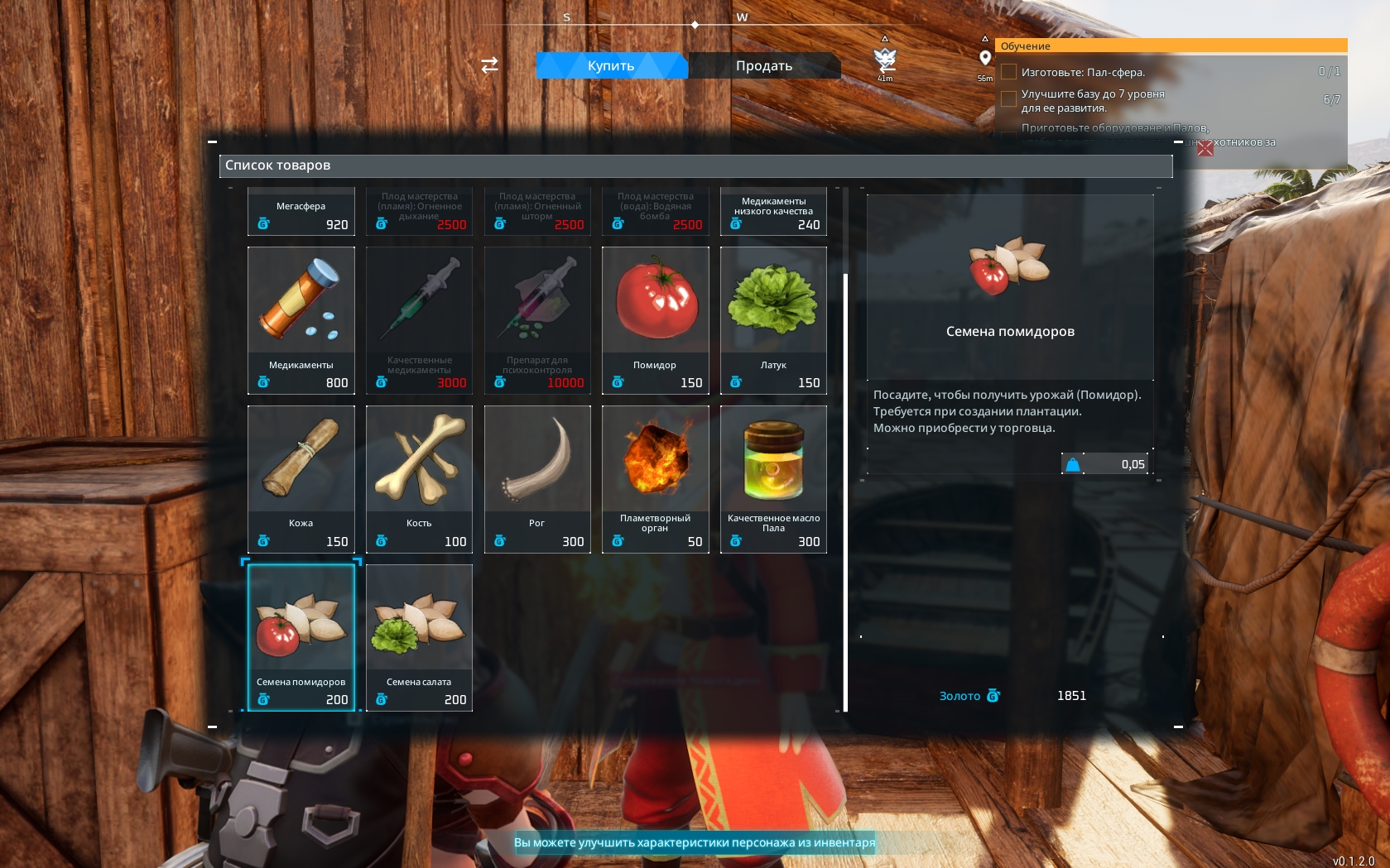Choose the Семена салата seeds
This screenshot has width=1390, height=868.
(419, 637)
